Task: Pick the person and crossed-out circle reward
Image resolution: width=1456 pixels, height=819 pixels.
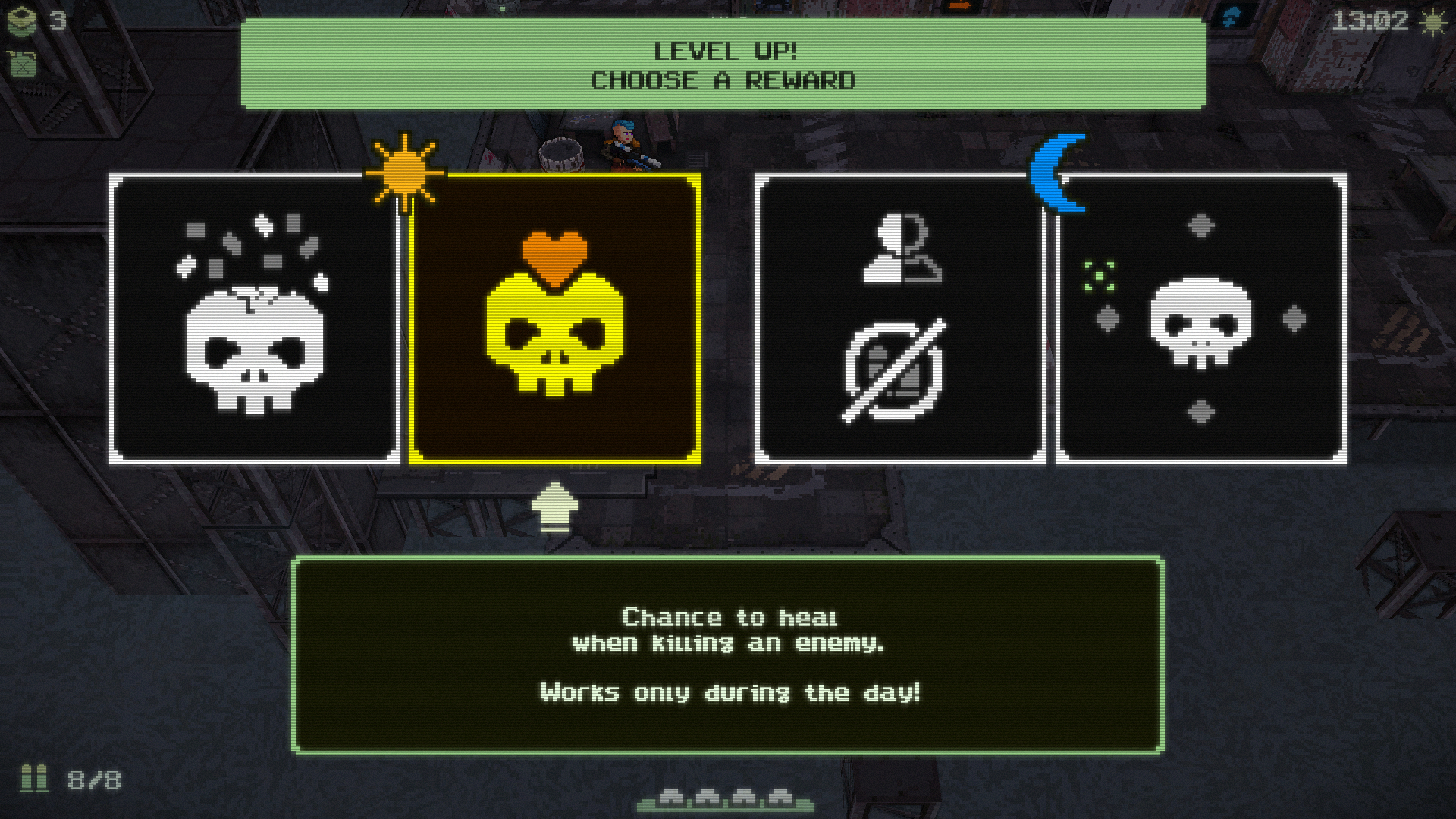Action: click(900, 318)
